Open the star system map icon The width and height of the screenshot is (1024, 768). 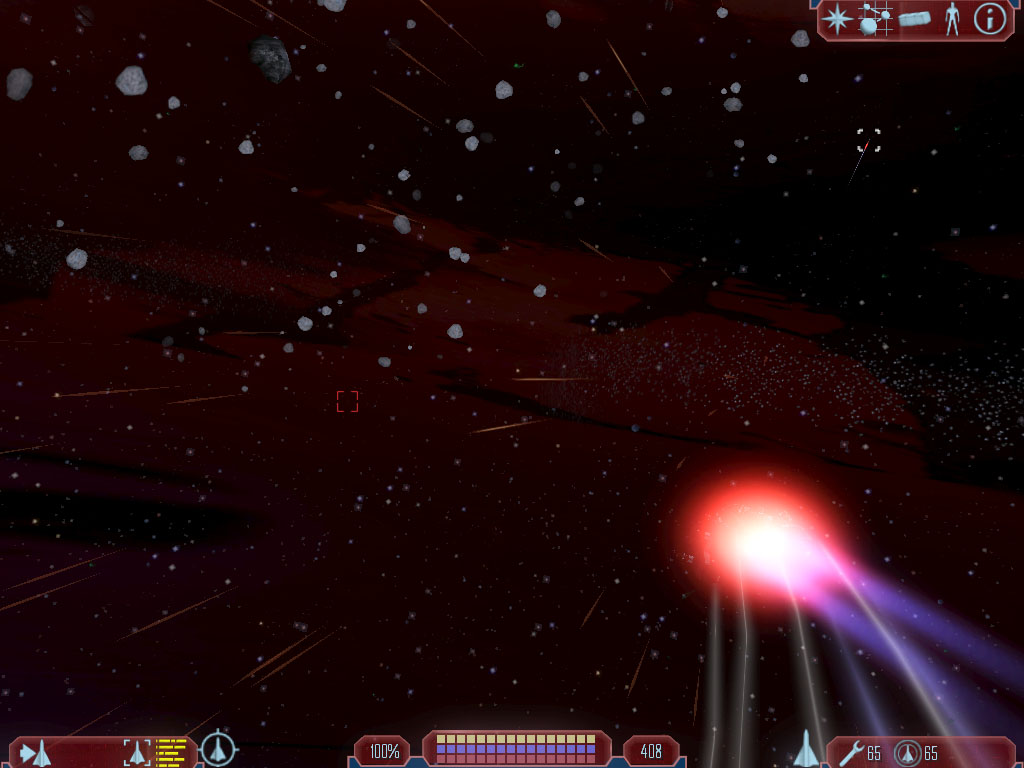[875, 19]
